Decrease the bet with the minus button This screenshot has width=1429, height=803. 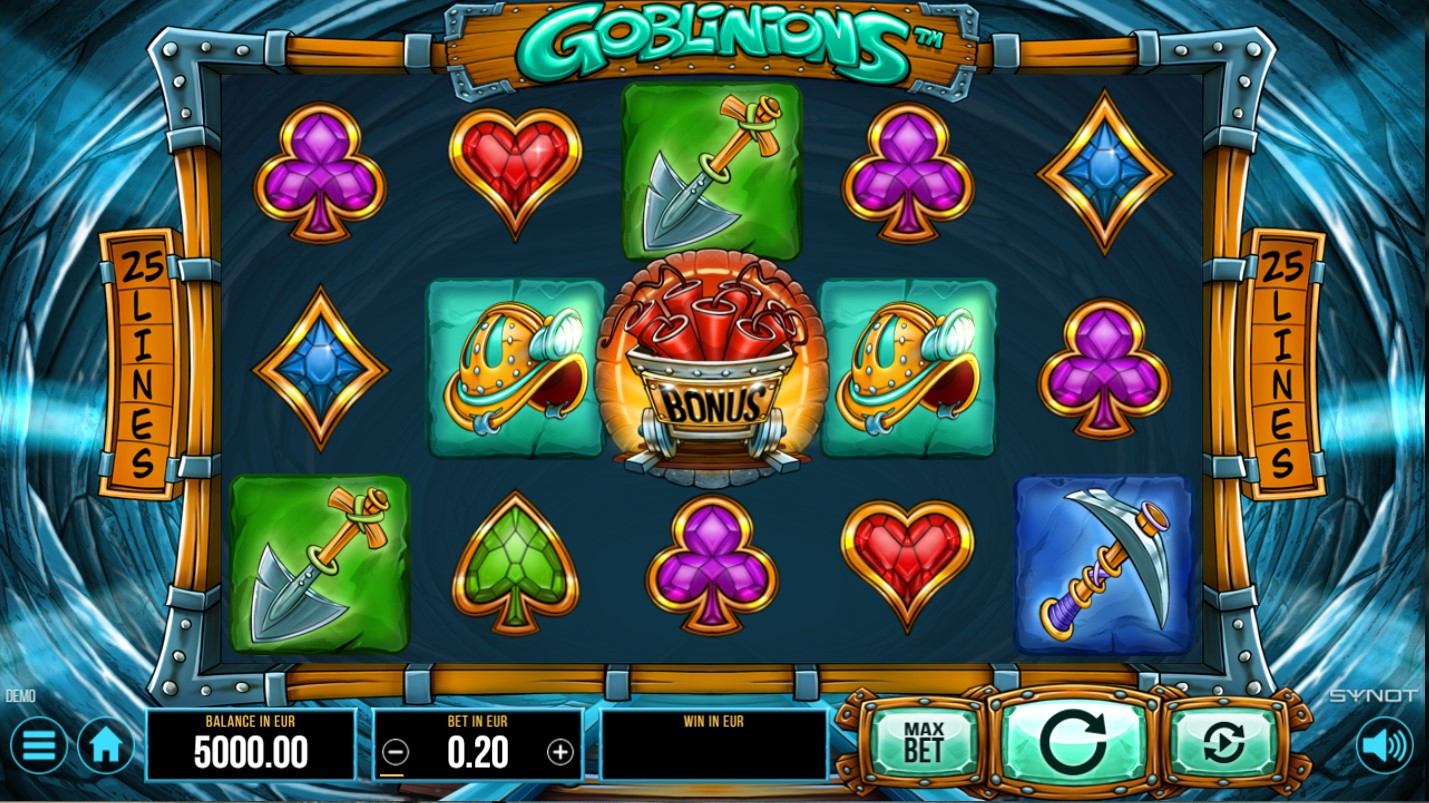click(x=396, y=751)
